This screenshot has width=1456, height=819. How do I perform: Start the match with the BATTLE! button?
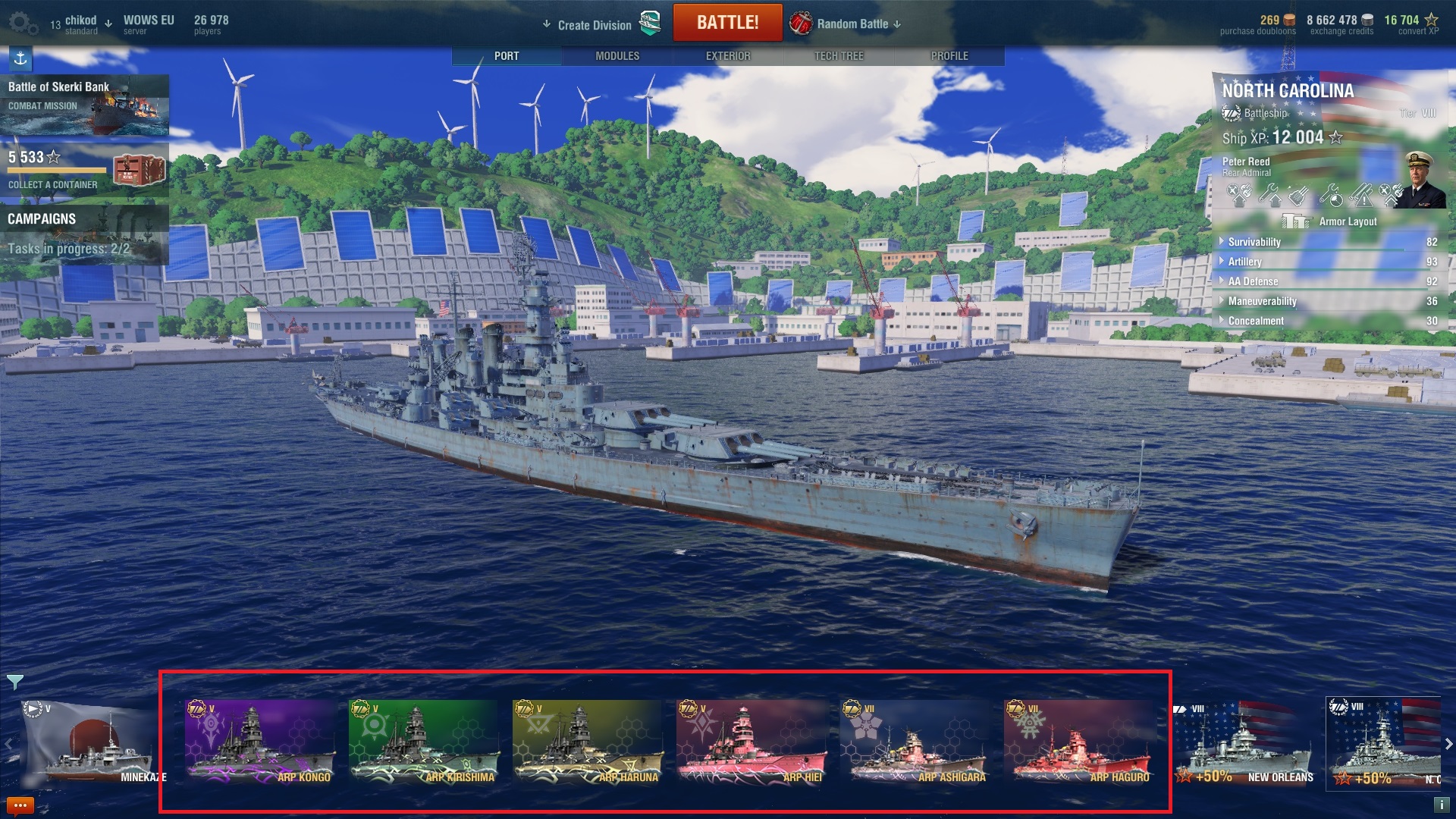pyautogui.click(x=726, y=23)
